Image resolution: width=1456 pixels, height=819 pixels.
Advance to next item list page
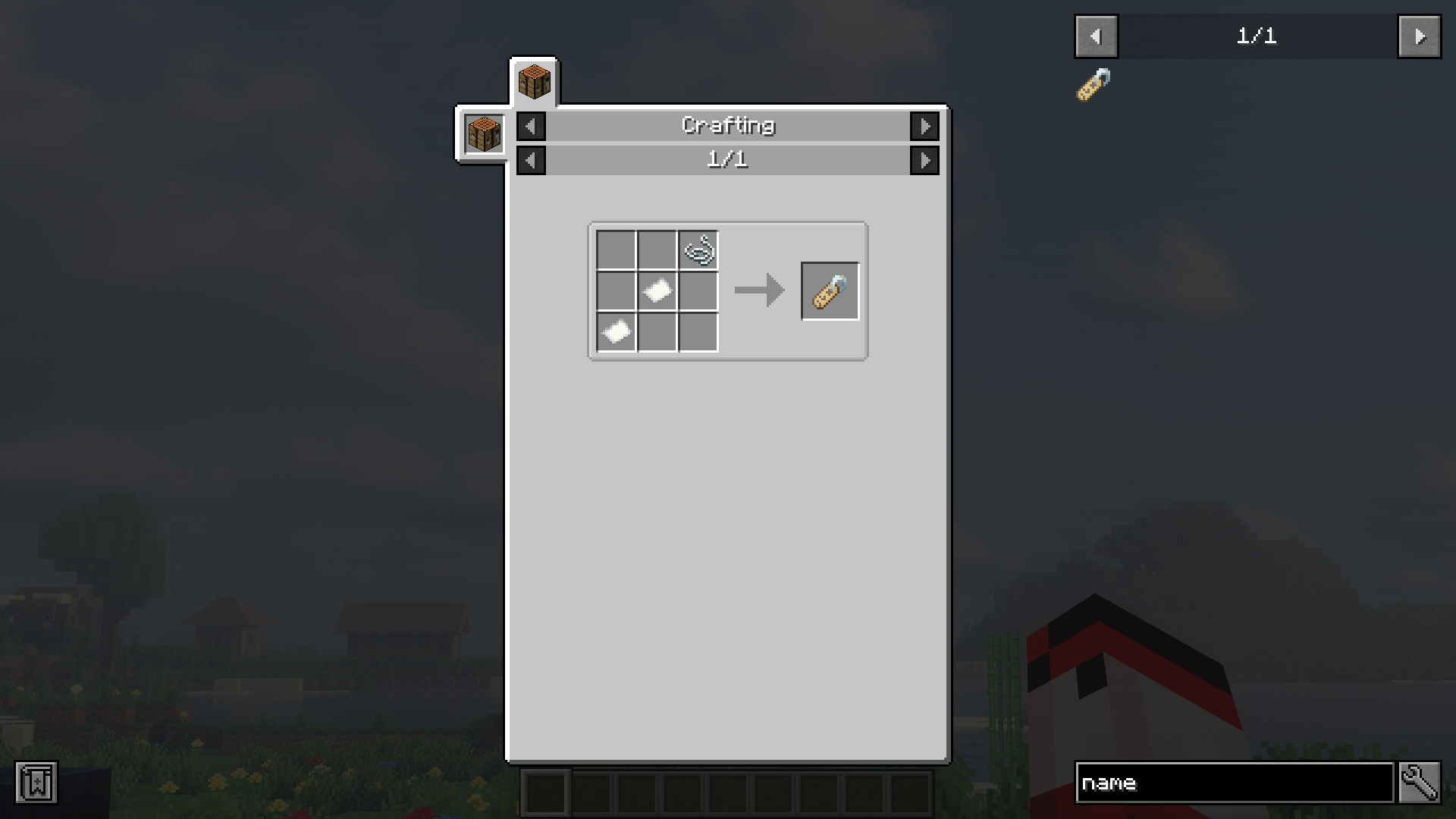(x=1419, y=36)
